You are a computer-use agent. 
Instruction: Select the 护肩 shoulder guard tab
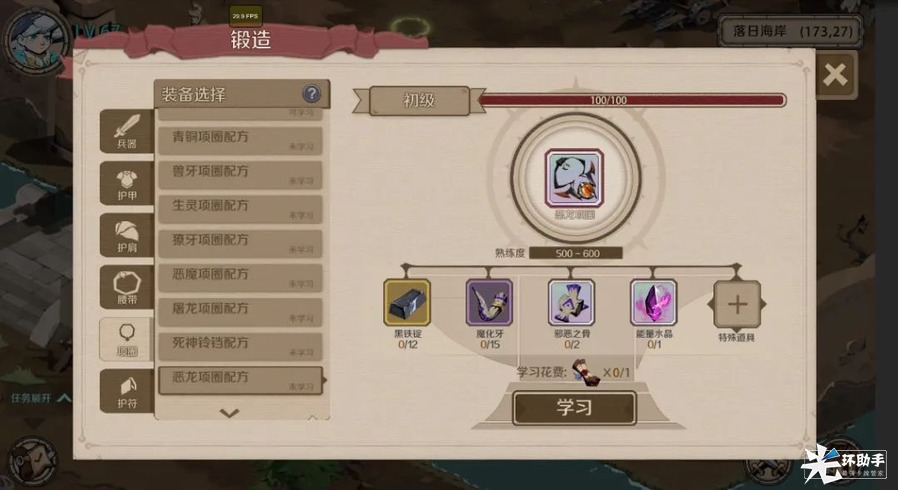[127, 234]
